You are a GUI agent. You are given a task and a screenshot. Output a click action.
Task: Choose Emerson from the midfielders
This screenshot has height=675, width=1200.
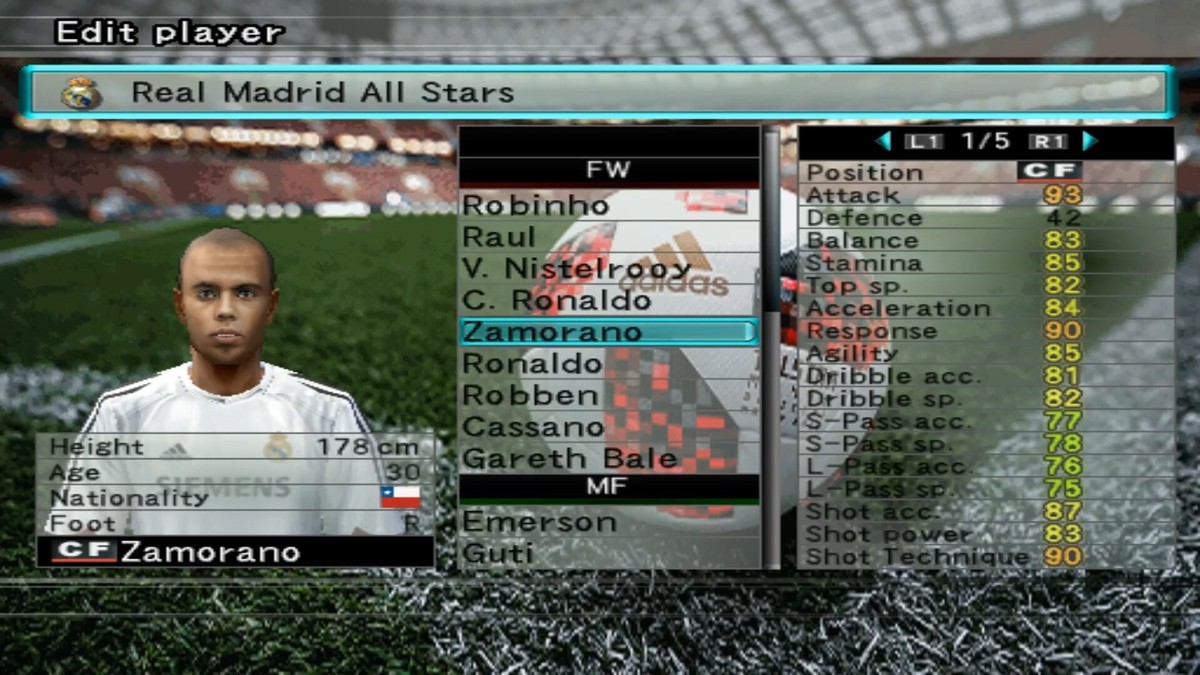(x=540, y=522)
